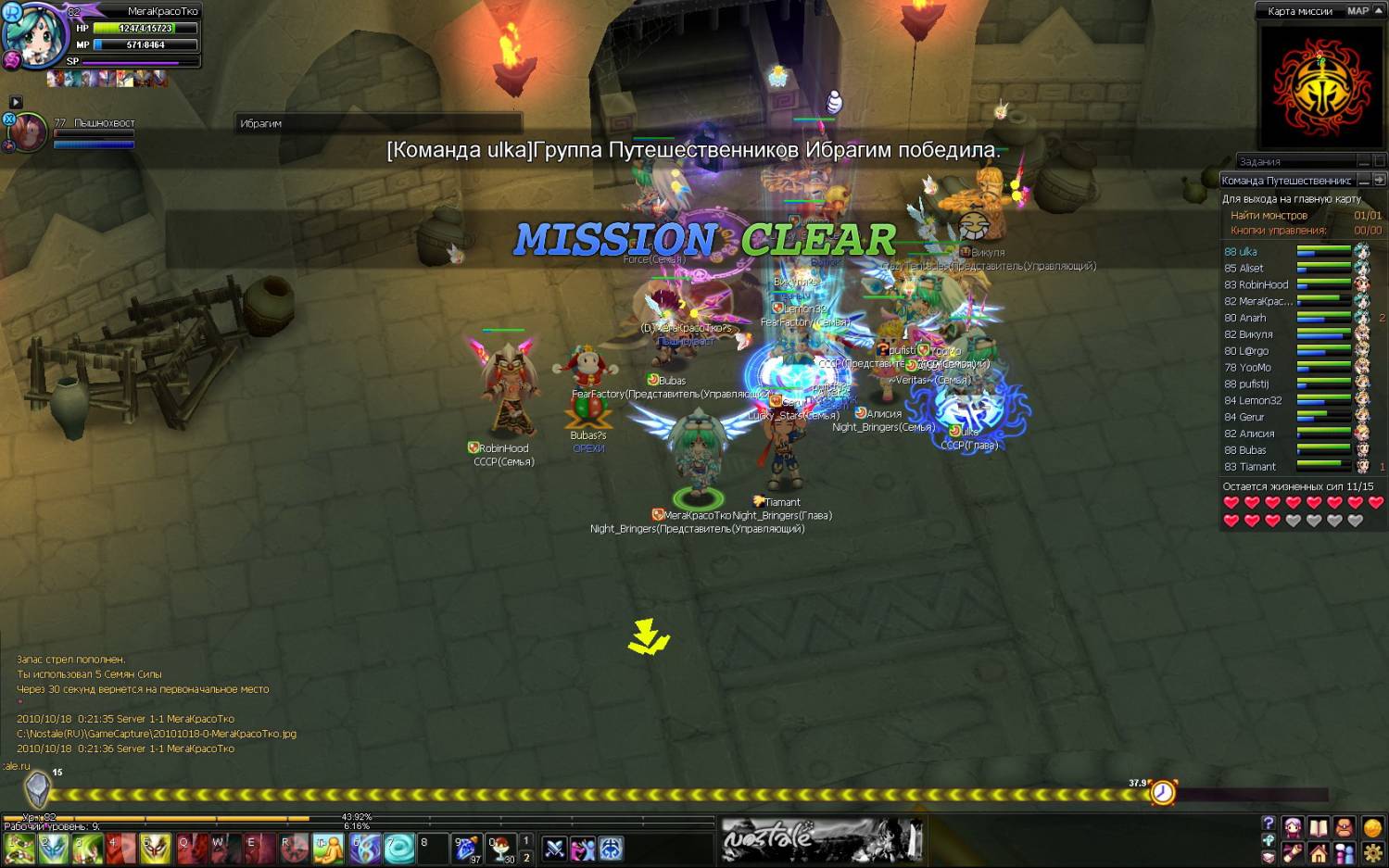This screenshot has width=1389, height=868.
Task: Toggle the crossed swords attack mode icon
Action: click(x=554, y=849)
